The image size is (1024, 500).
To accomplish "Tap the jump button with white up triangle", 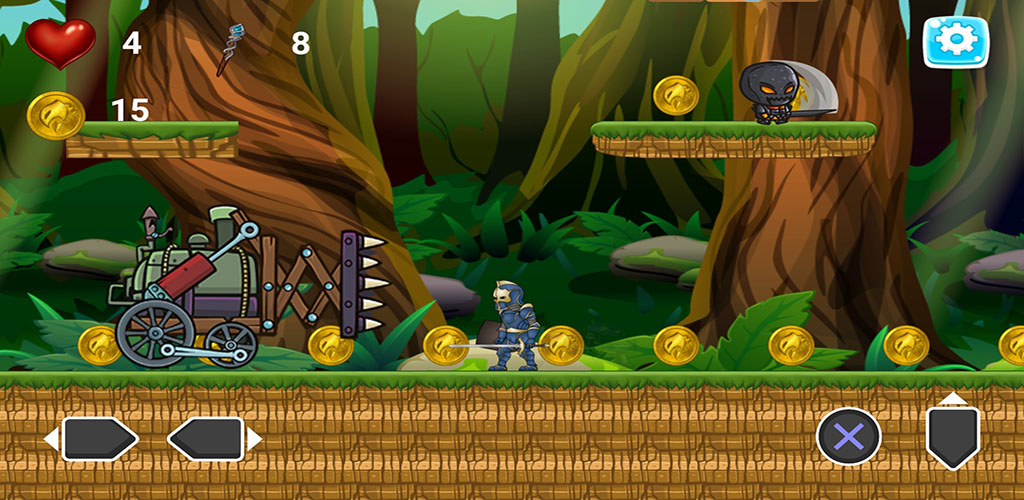I will (x=953, y=432).
